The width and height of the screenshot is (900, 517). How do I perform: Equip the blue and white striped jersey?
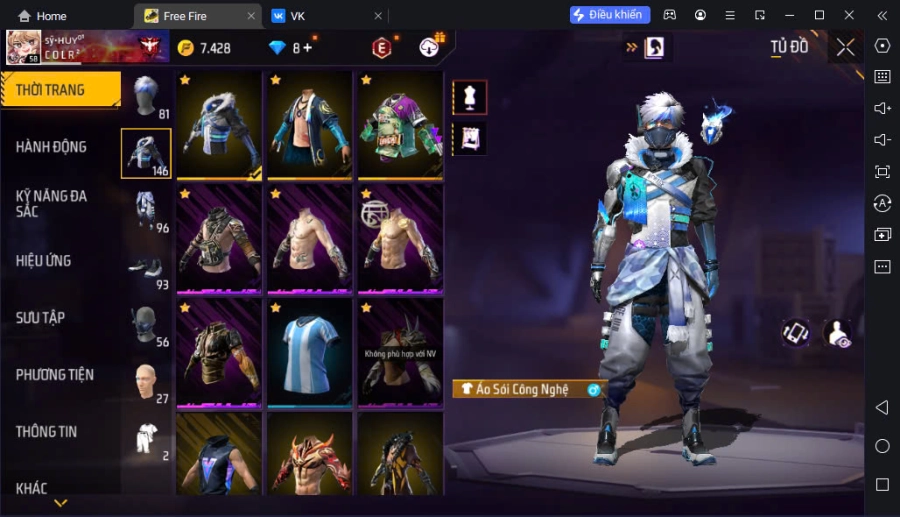tap(309, 351)
